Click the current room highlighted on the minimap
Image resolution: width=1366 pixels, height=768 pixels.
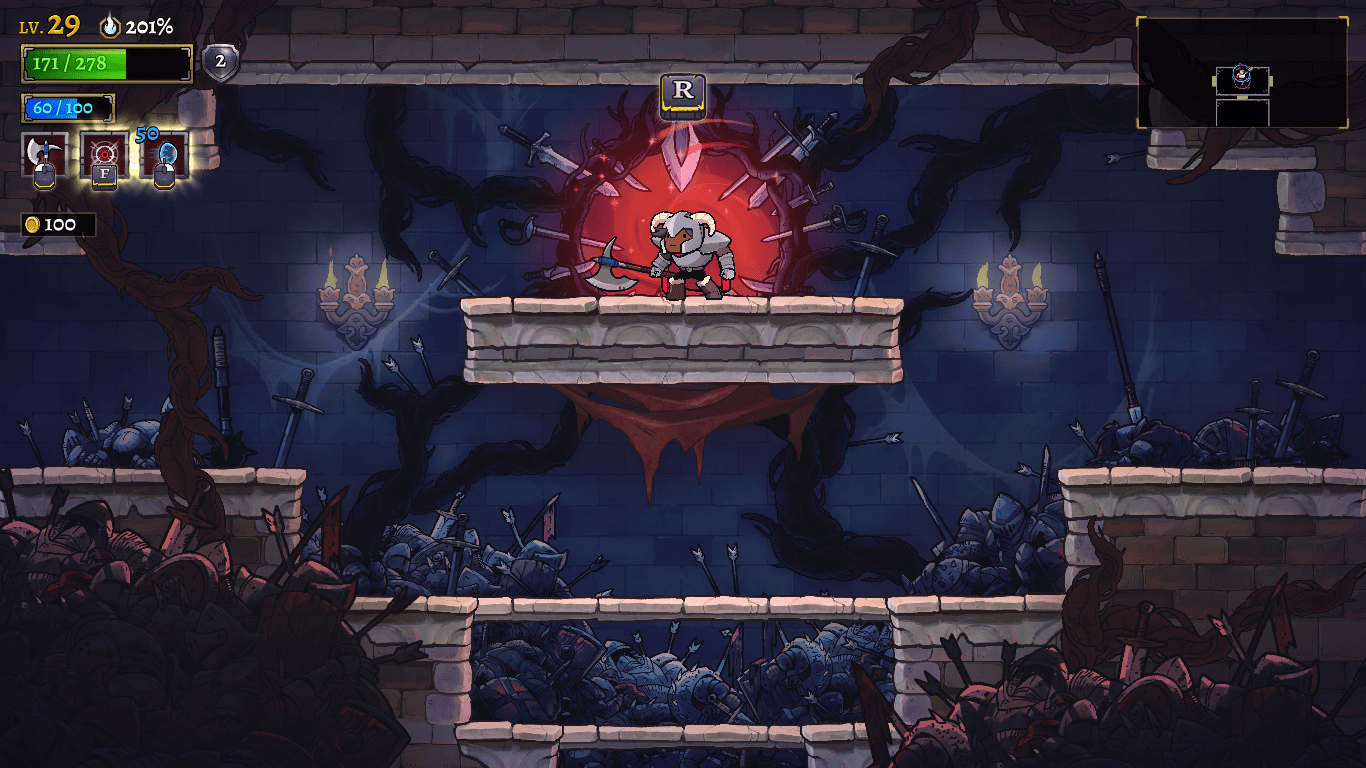coord(1243,80)
